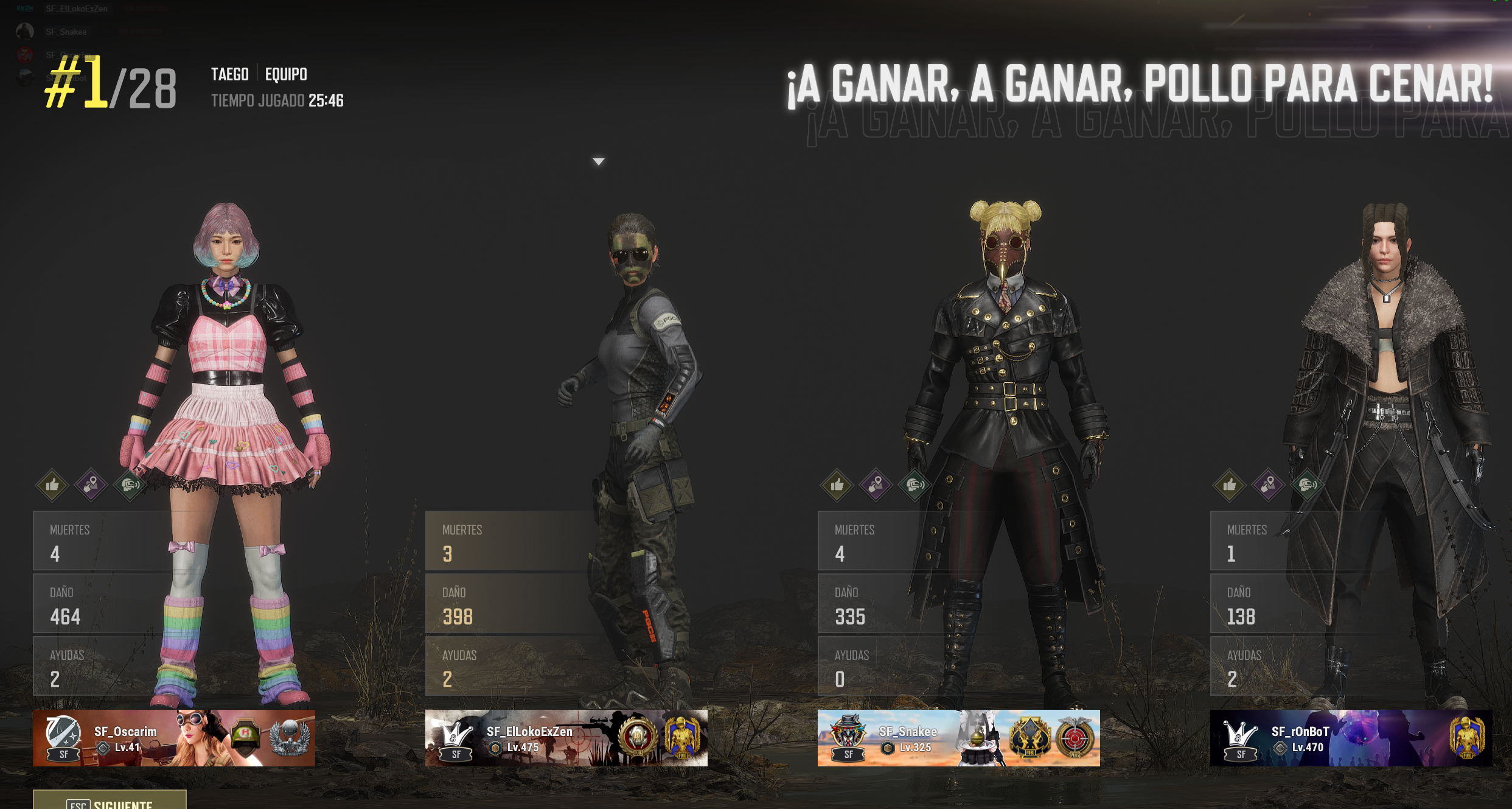Open SF_ElLokoExZen's player nameplate
This screenshot has width=1512, height=809.
pos(566,738)
